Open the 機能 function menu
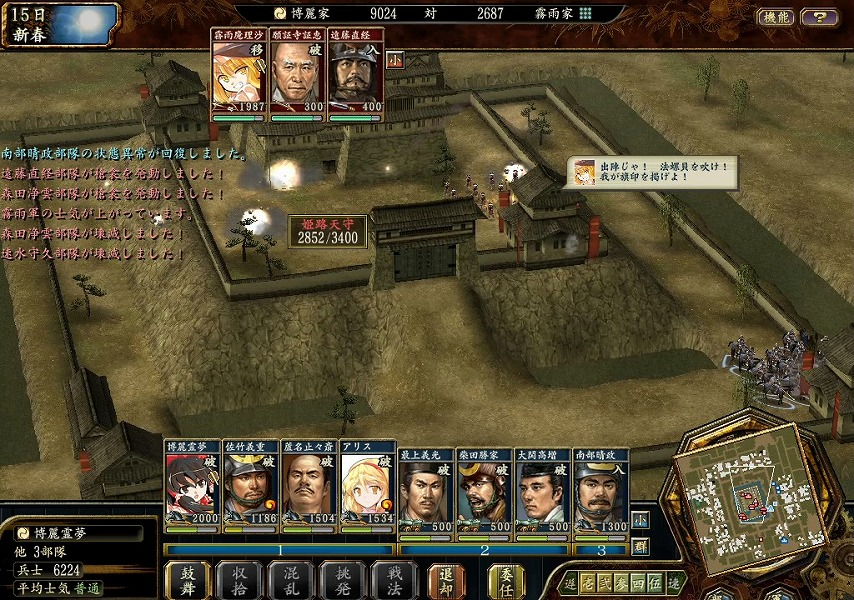The image size is (854, 600). pos(774,17)
